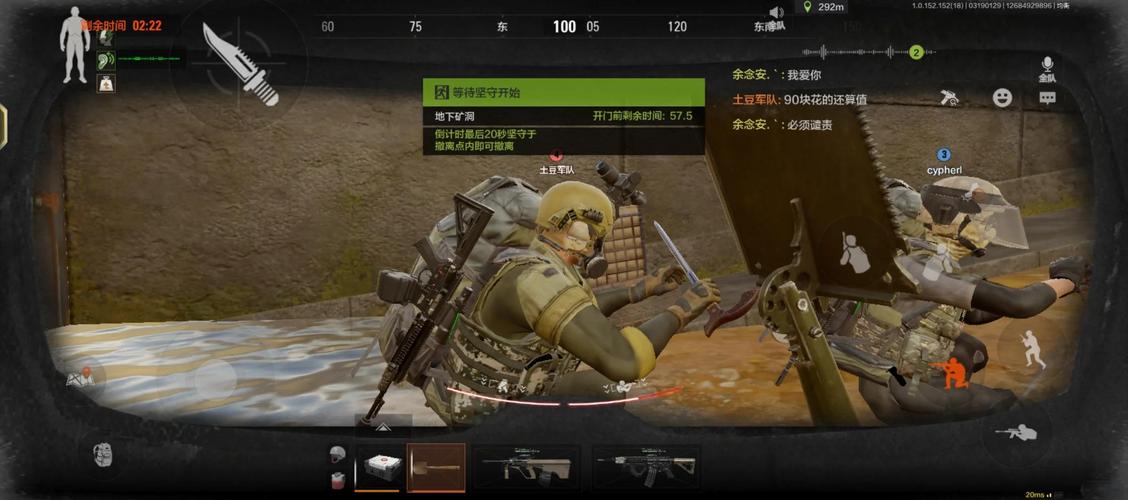Select the medical kit hotbar slot
1128x500 pixels.
pos(380,467)
